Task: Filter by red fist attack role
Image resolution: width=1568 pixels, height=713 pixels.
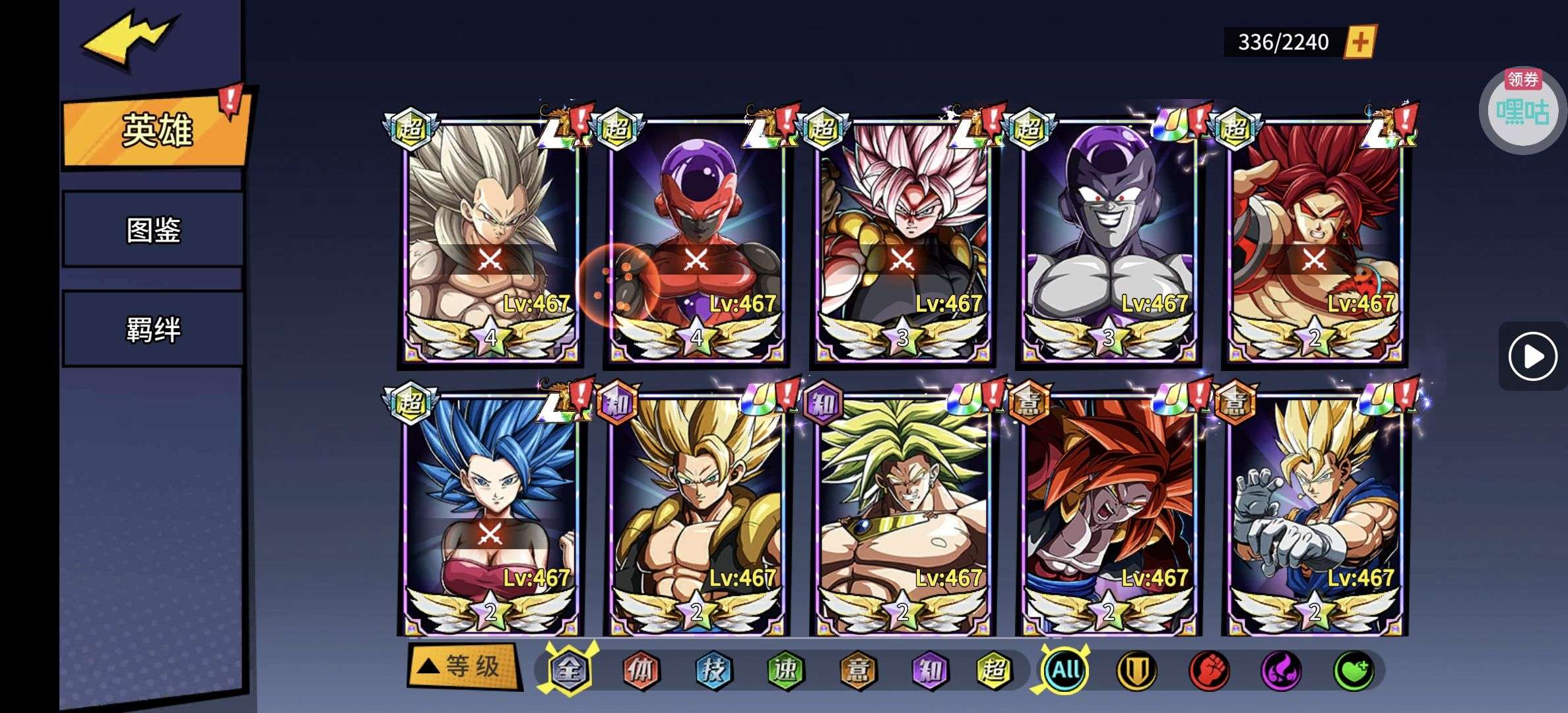Action: pyautogui.click(x=1209, y=671)
